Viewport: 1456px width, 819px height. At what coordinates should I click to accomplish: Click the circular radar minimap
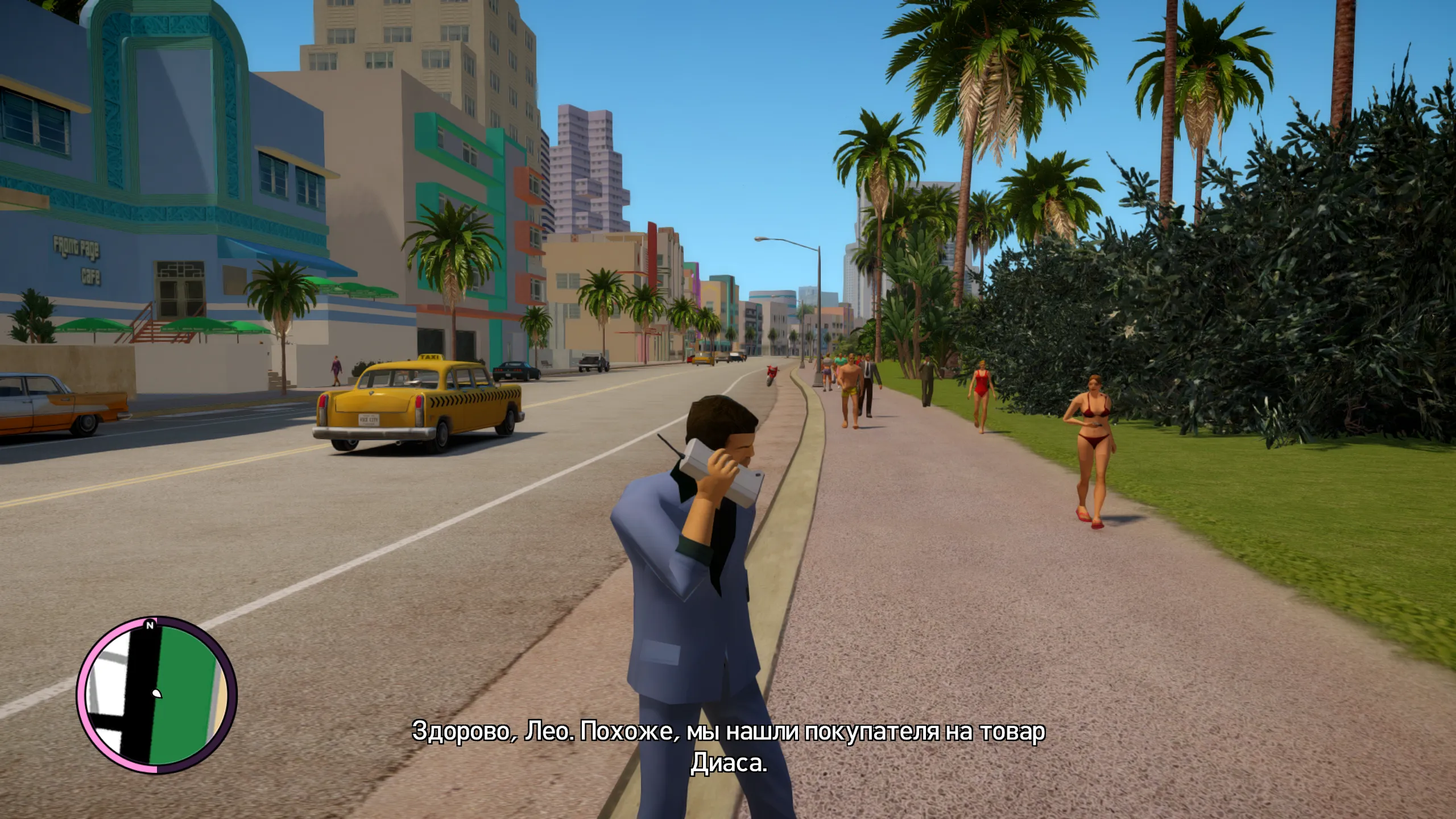(156, 696)
